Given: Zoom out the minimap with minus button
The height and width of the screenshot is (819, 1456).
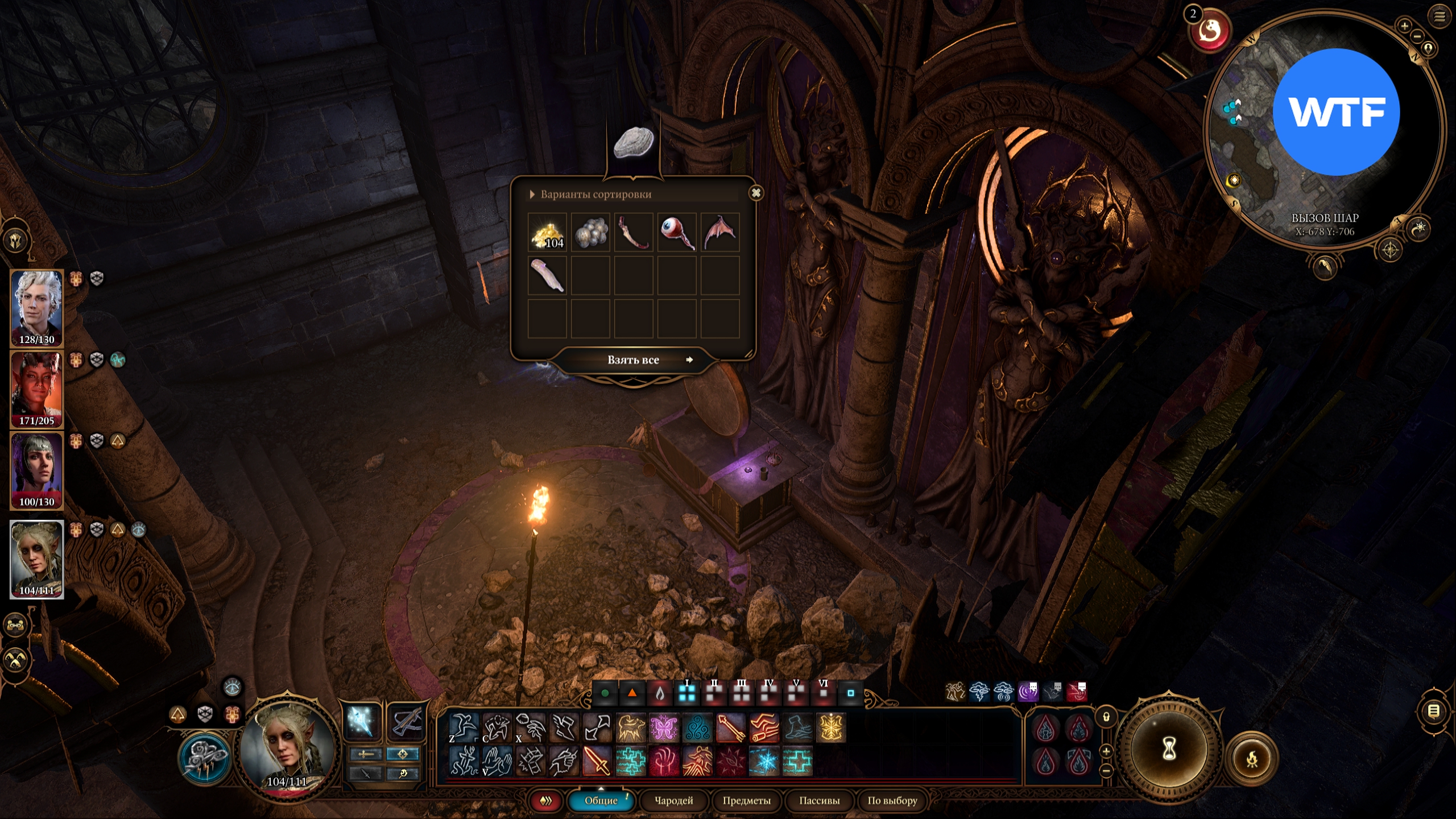Looking at the screenshot, I should click(x=1417, y=36).
